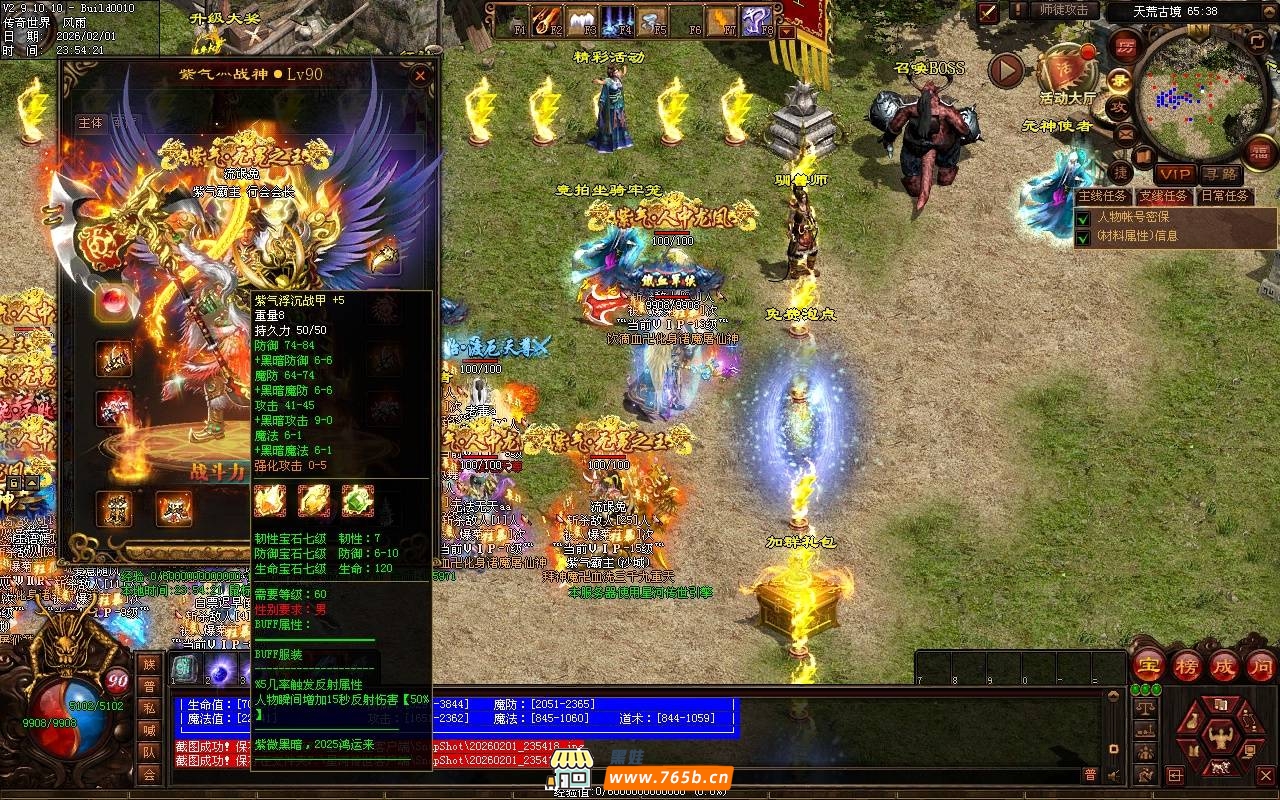Close the character equipment panel
Screen dimensions: 1280x800
421,75
